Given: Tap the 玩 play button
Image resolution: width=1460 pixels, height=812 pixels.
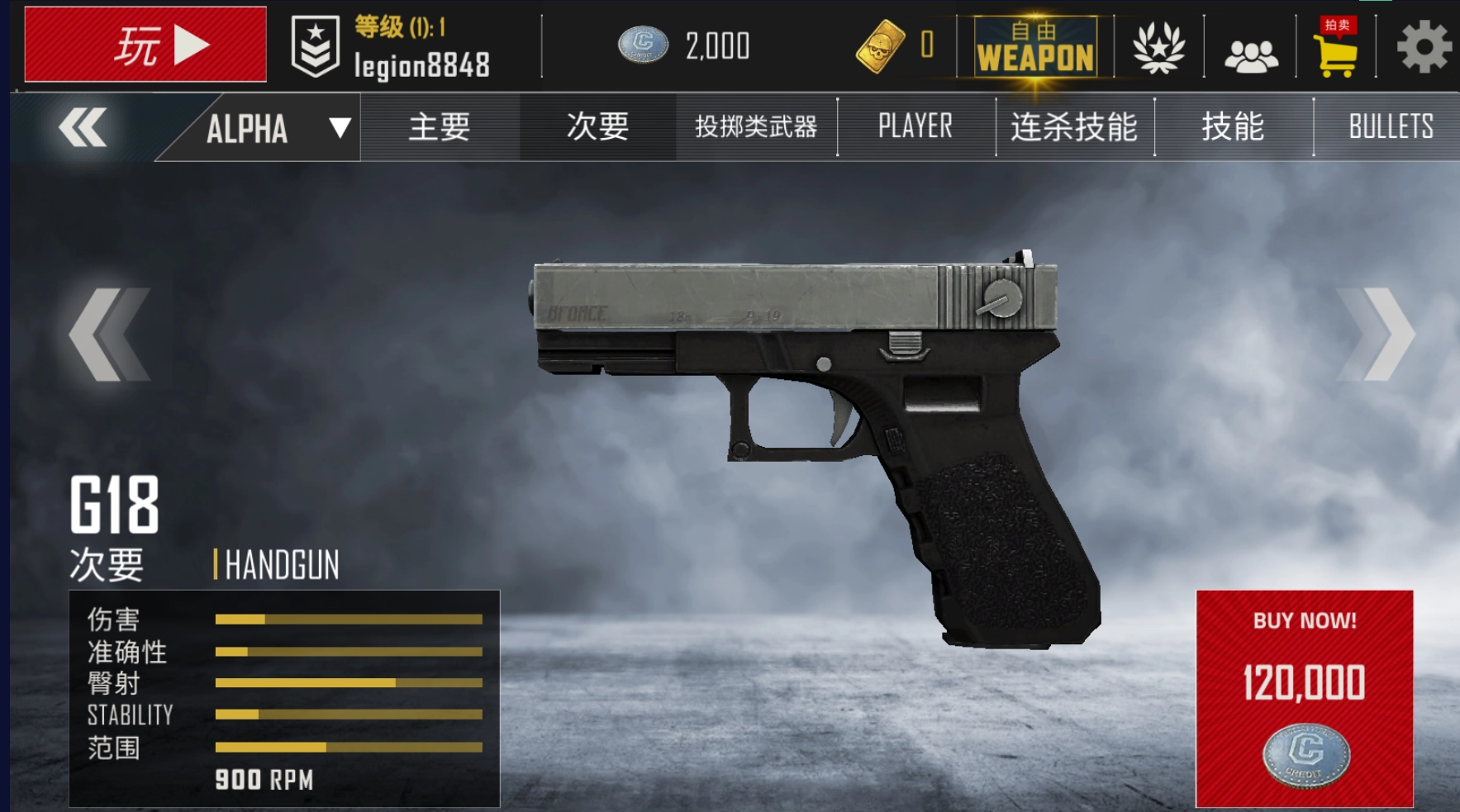Looking at the screenshot, I should tap(145, 45).
